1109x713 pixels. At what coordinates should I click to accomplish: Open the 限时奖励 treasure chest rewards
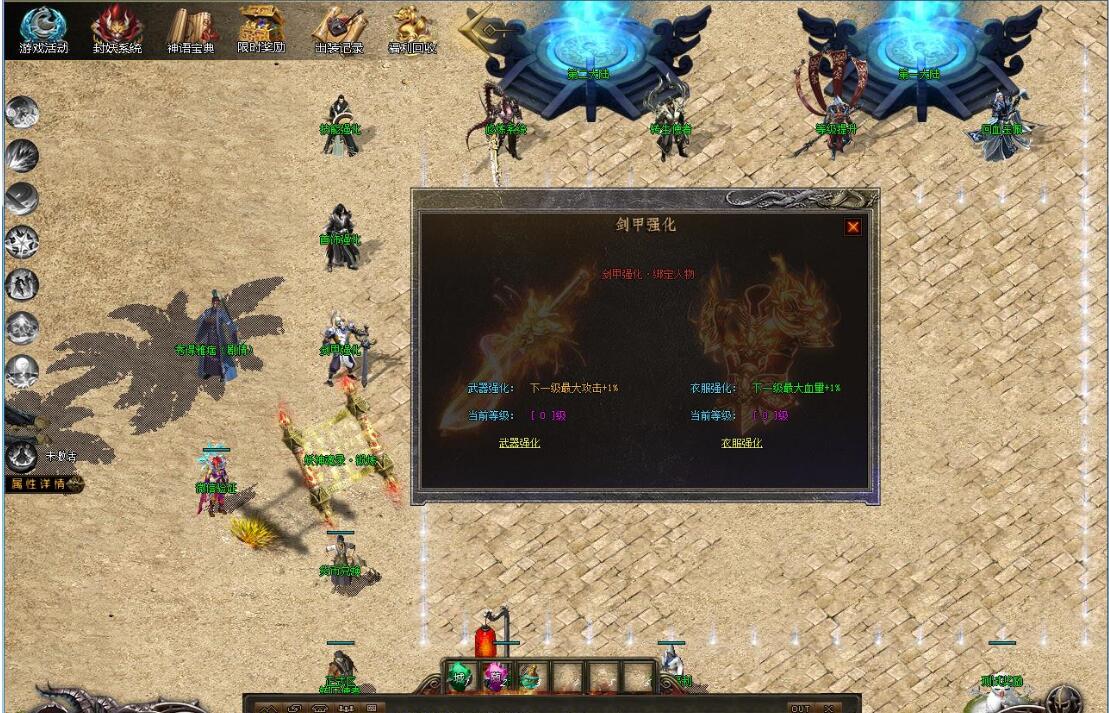click(x=261, y=30)
